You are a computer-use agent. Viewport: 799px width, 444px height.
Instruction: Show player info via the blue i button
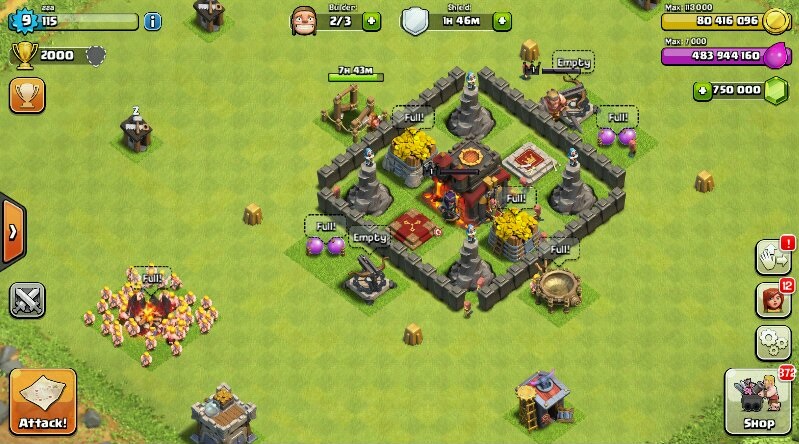[152, 20]
